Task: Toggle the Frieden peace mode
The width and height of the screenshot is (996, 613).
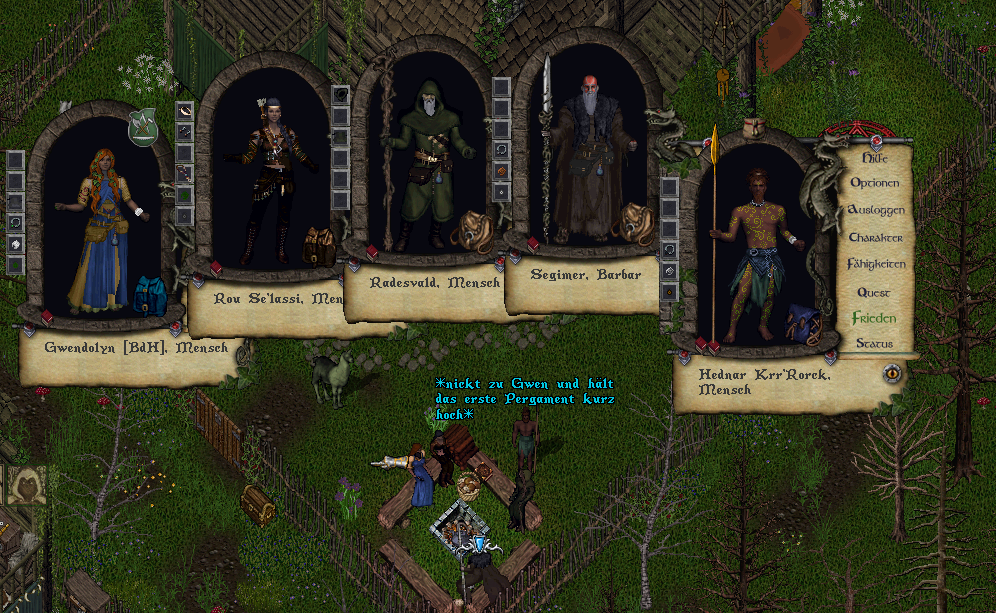Action: (x=874, y=318)
